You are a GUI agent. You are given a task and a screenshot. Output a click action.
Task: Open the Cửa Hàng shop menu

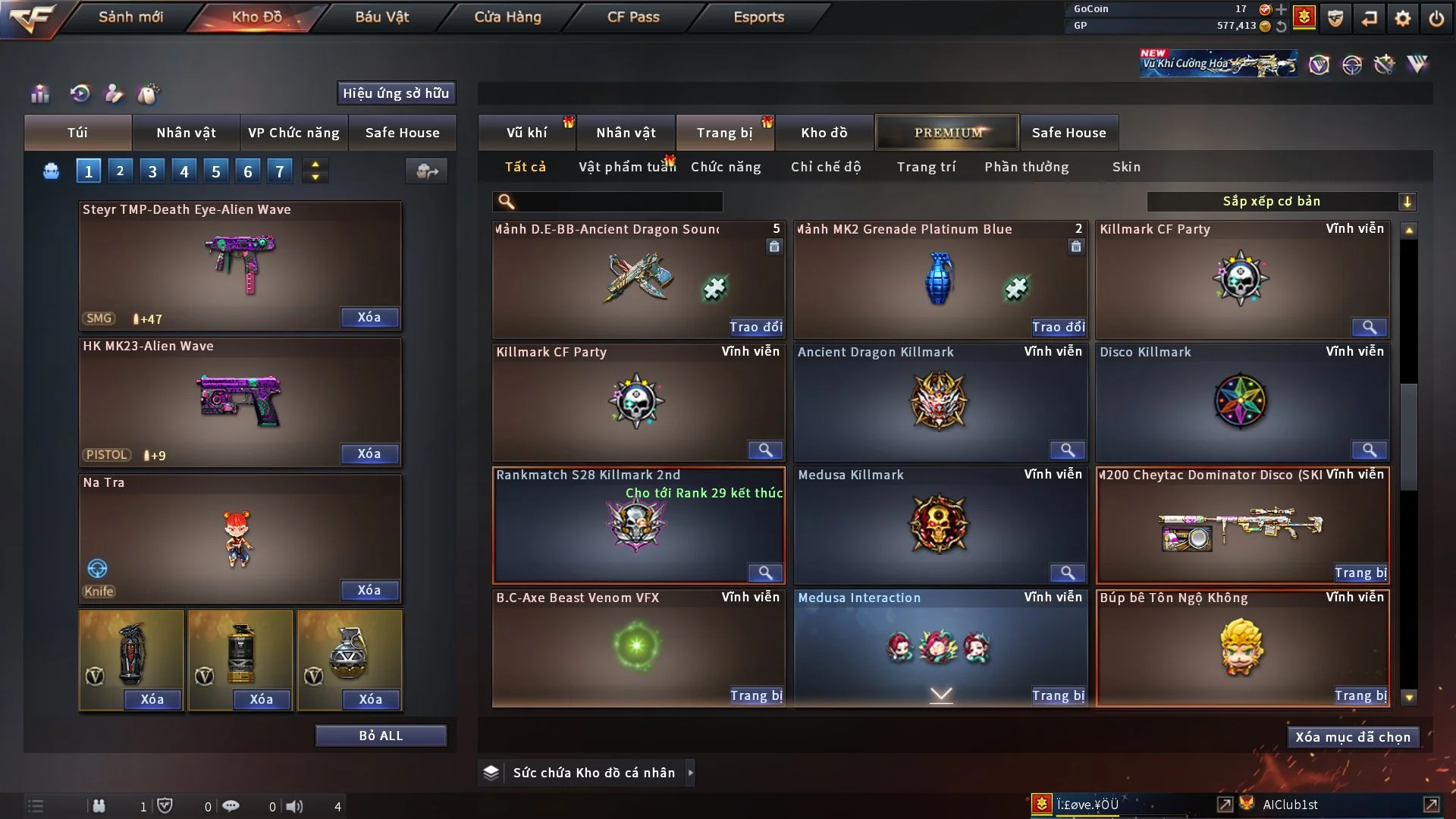click(x=507, y=17)
